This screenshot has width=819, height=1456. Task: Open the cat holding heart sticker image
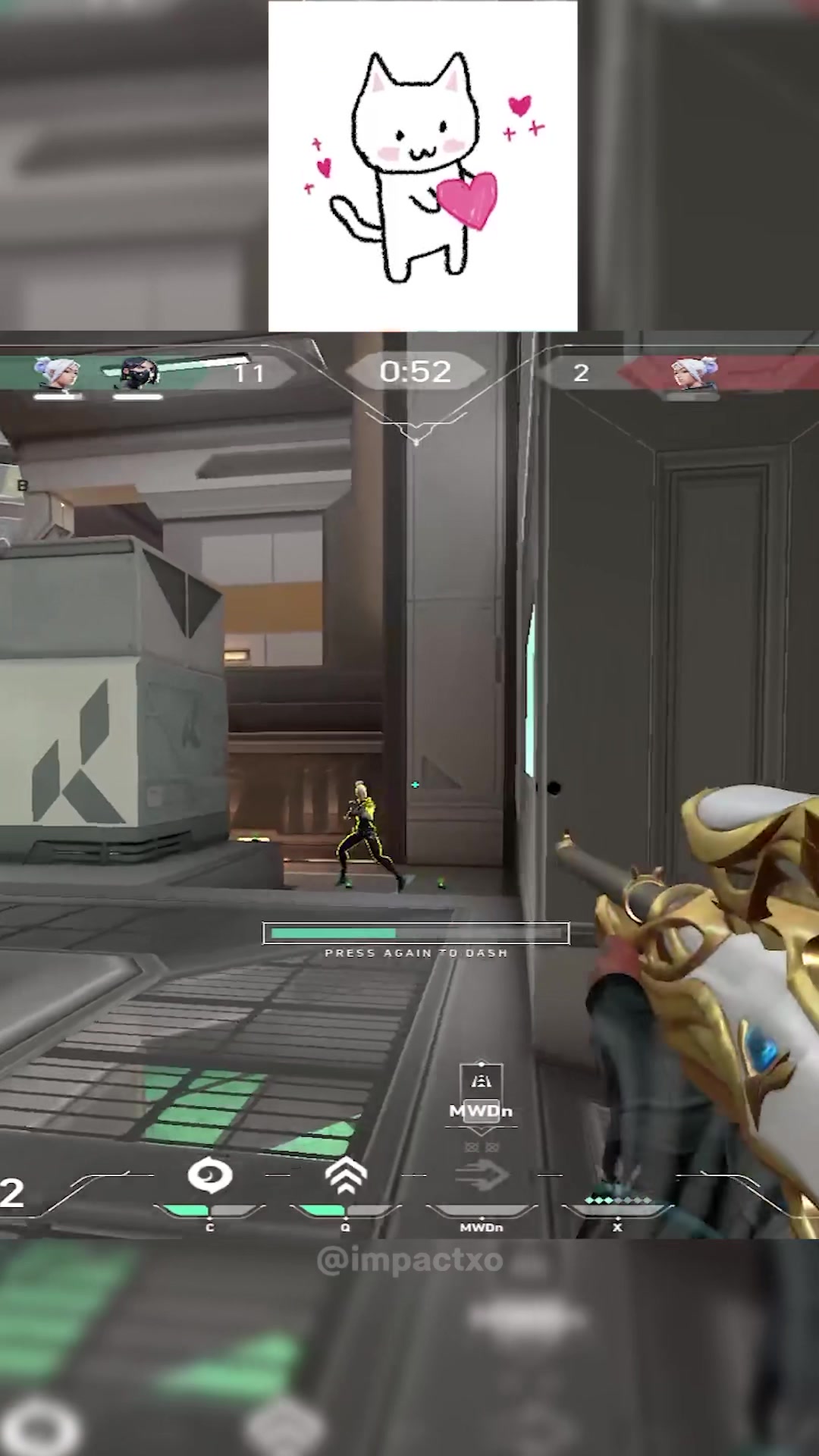coord(422,166)
